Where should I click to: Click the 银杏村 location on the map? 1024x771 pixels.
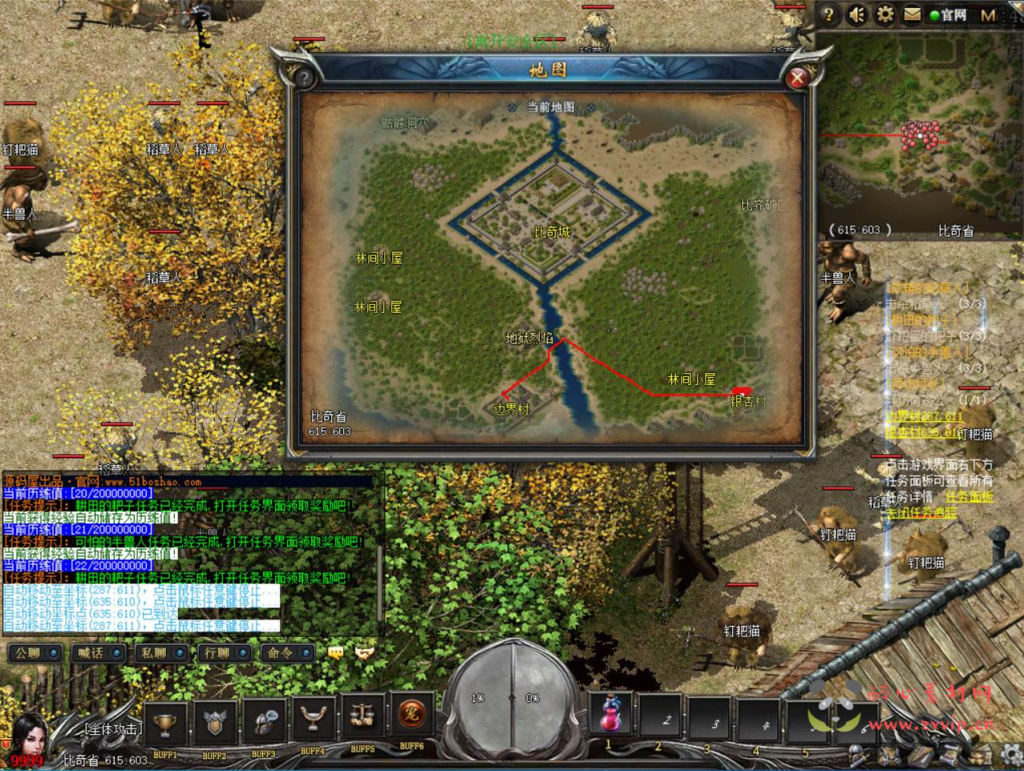click(x=746, y=401)
